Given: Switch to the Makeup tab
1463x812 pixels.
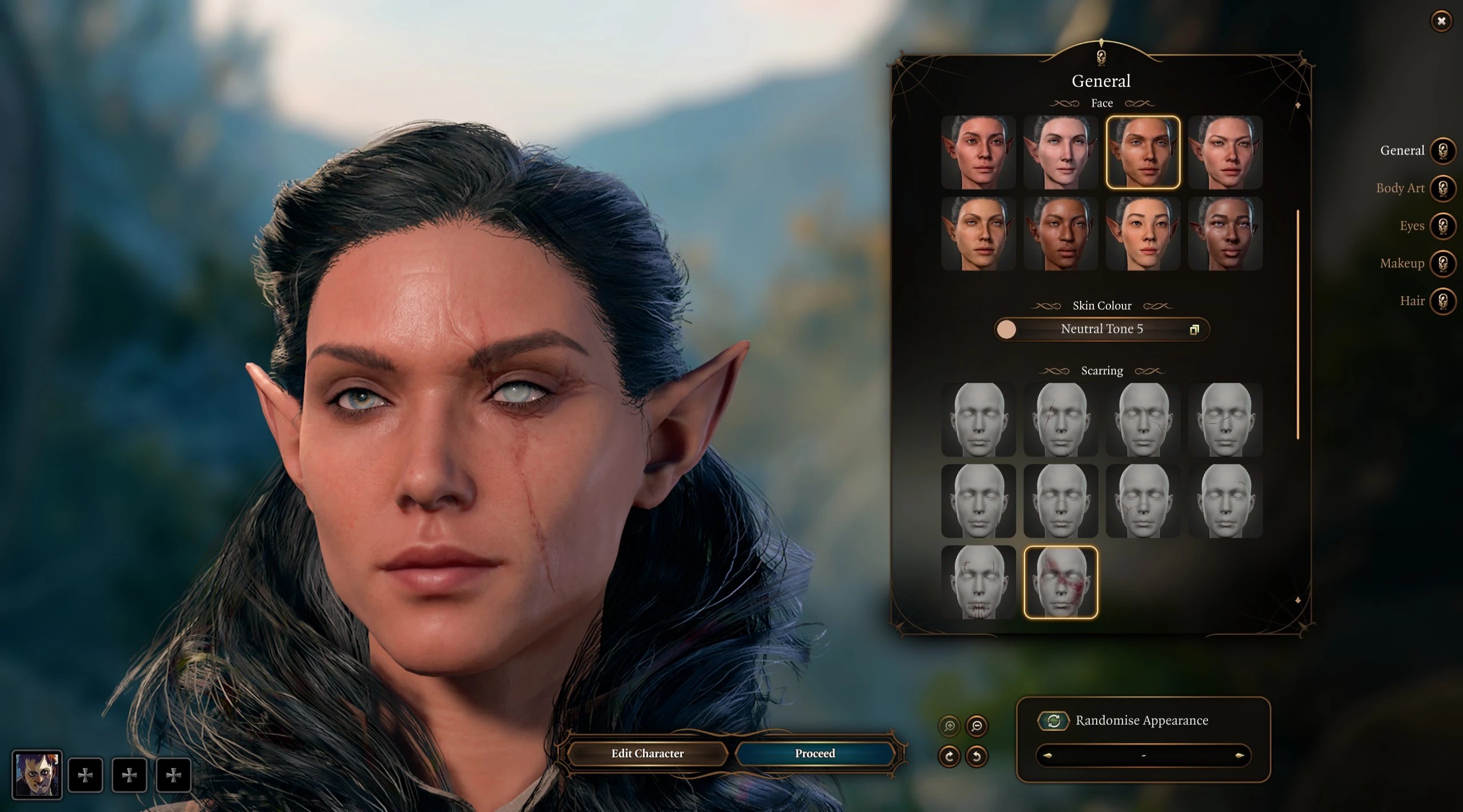Looking at the screenshot, I should (1442, 263).
